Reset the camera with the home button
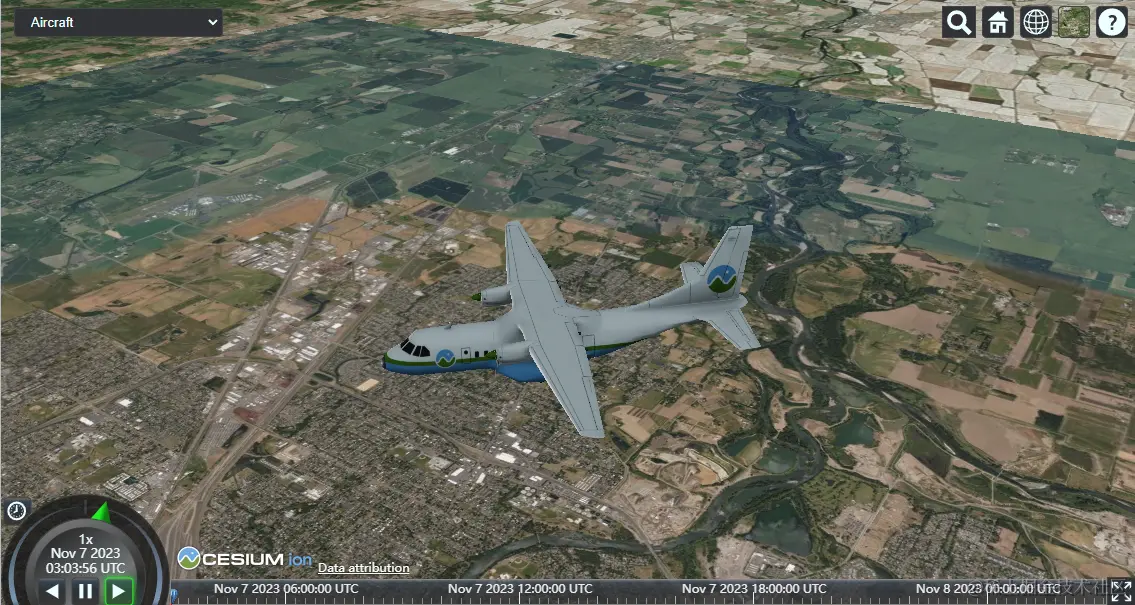Screen dimensions: 1135x605 (997, 22)
